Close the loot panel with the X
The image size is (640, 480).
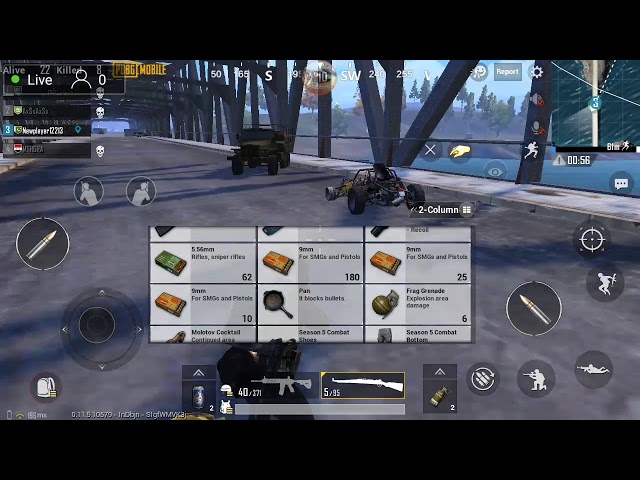tap(430, 150)
